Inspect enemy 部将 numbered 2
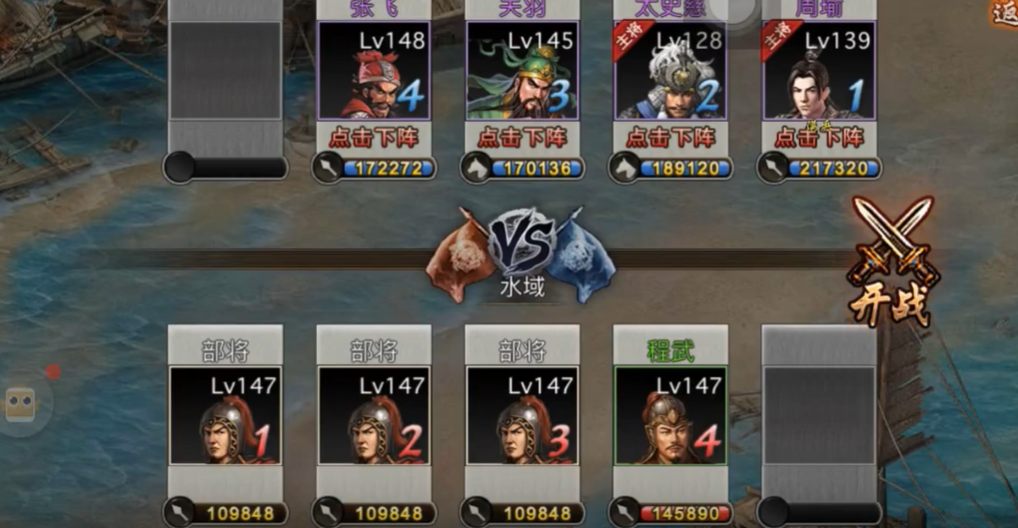 (x=374, y=415)
